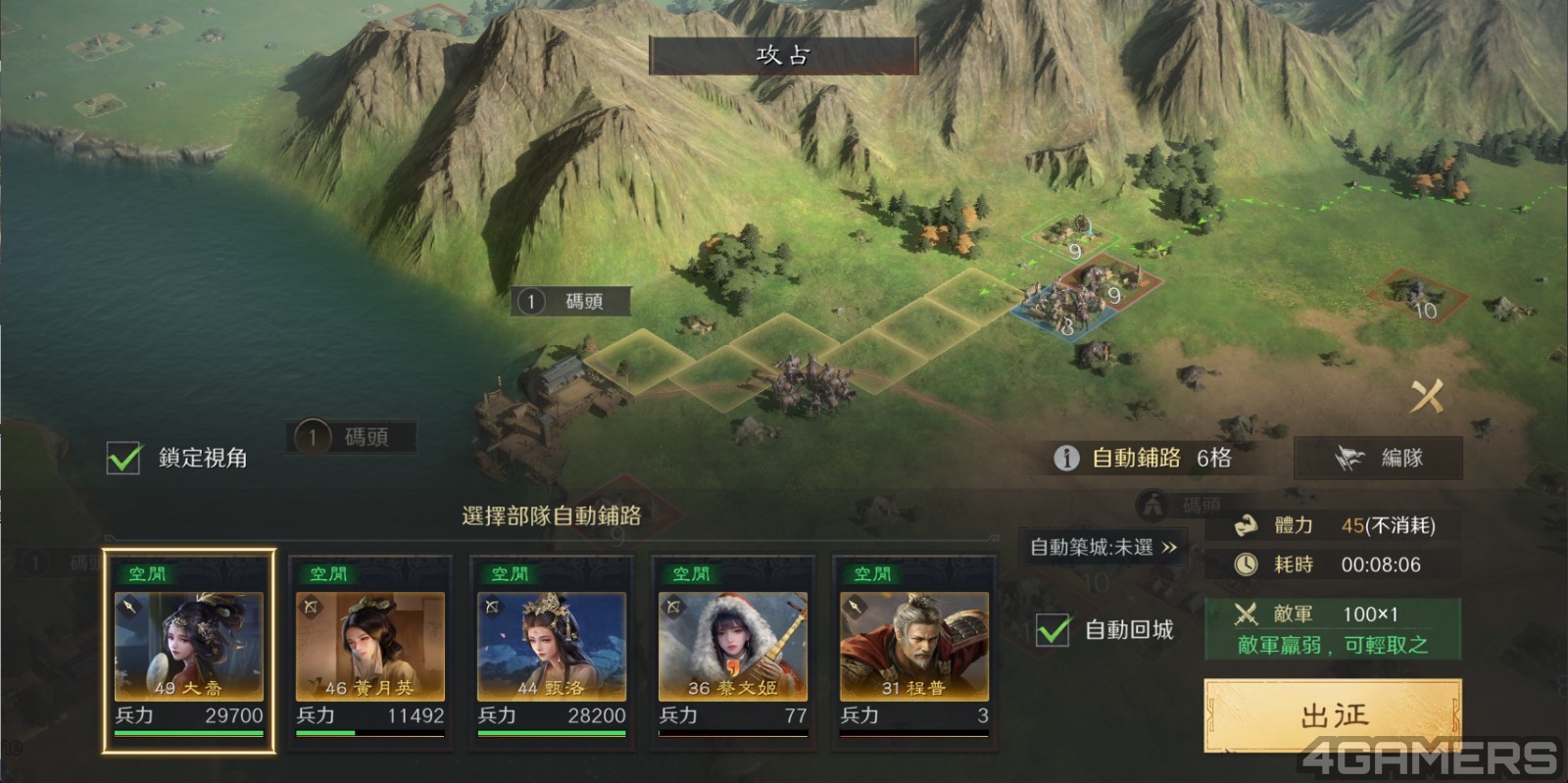Select the 大喬 troop card
Viewport: 1568px width, 783px height.
(x=188, y=649)
